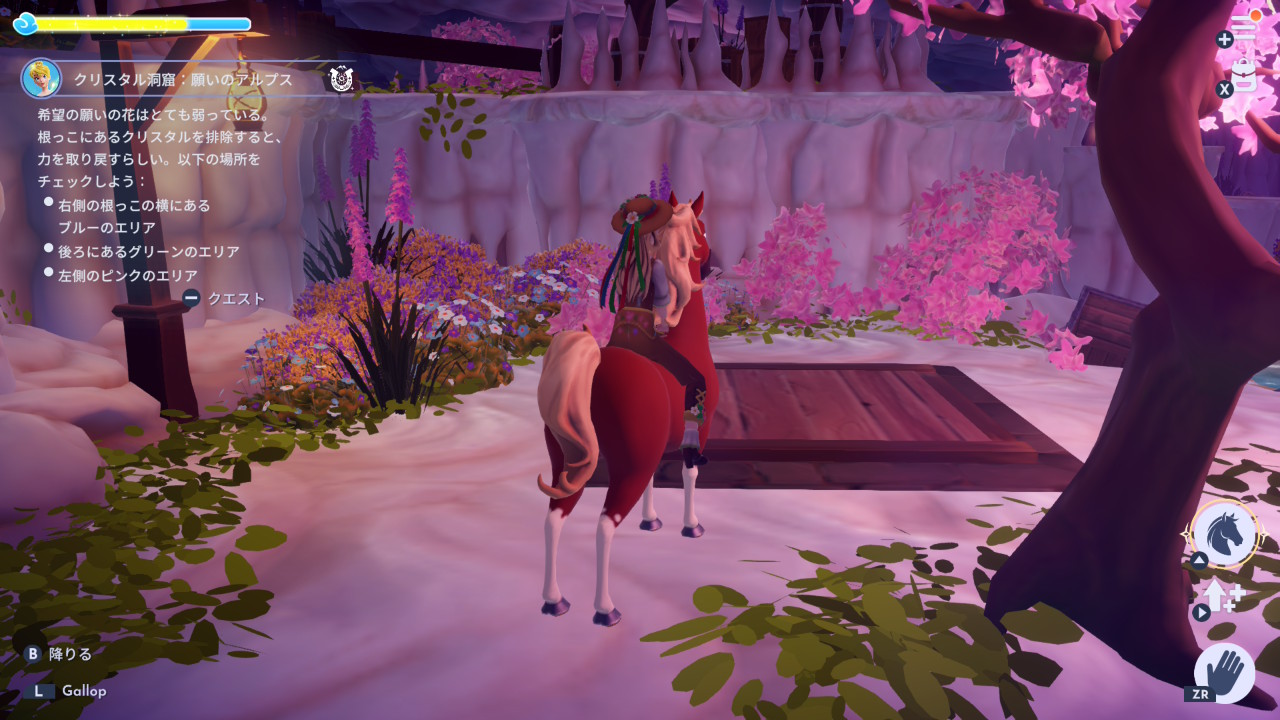Select the horse head icon
The image size is (1280, 720).
1225,534
